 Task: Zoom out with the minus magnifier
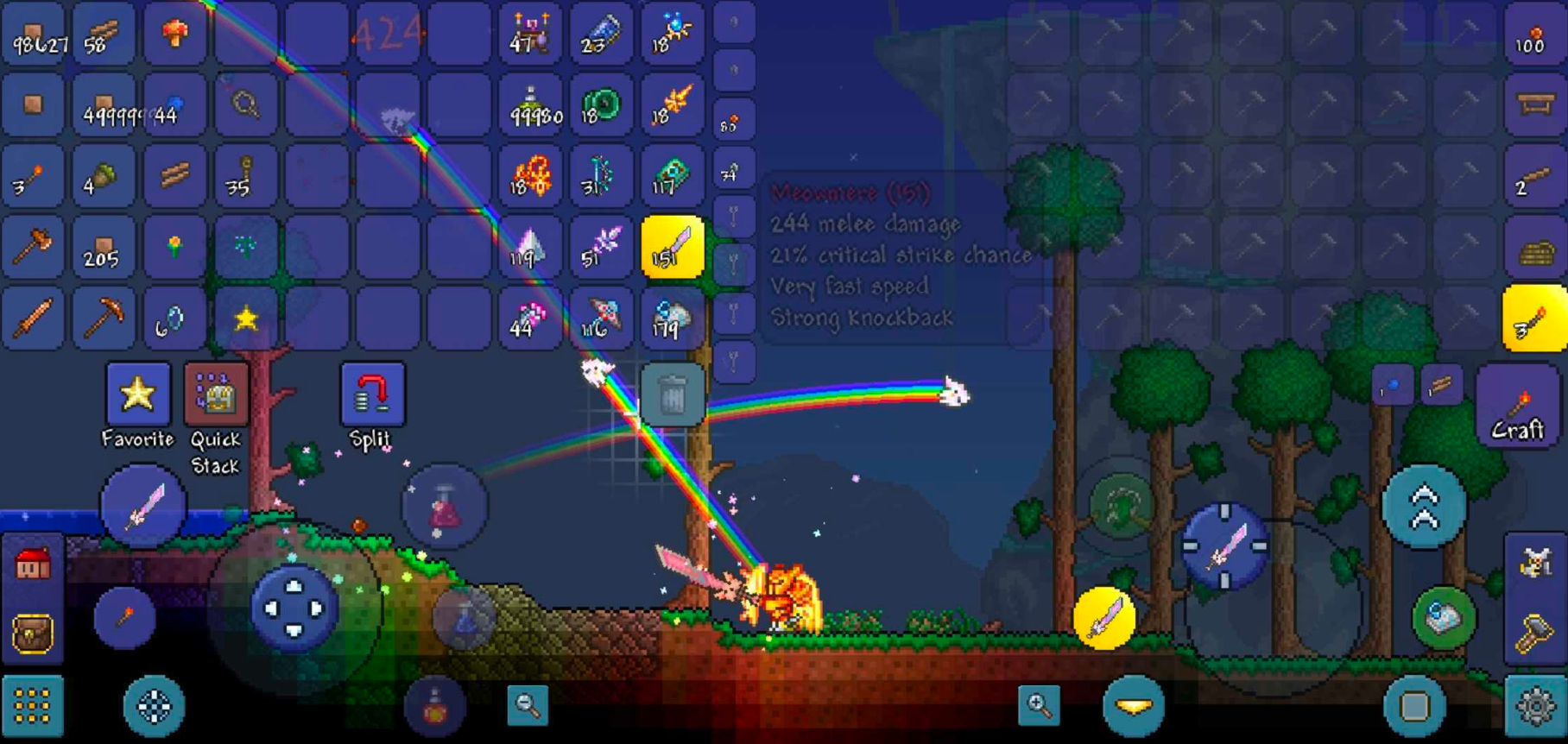coord(528,705)
